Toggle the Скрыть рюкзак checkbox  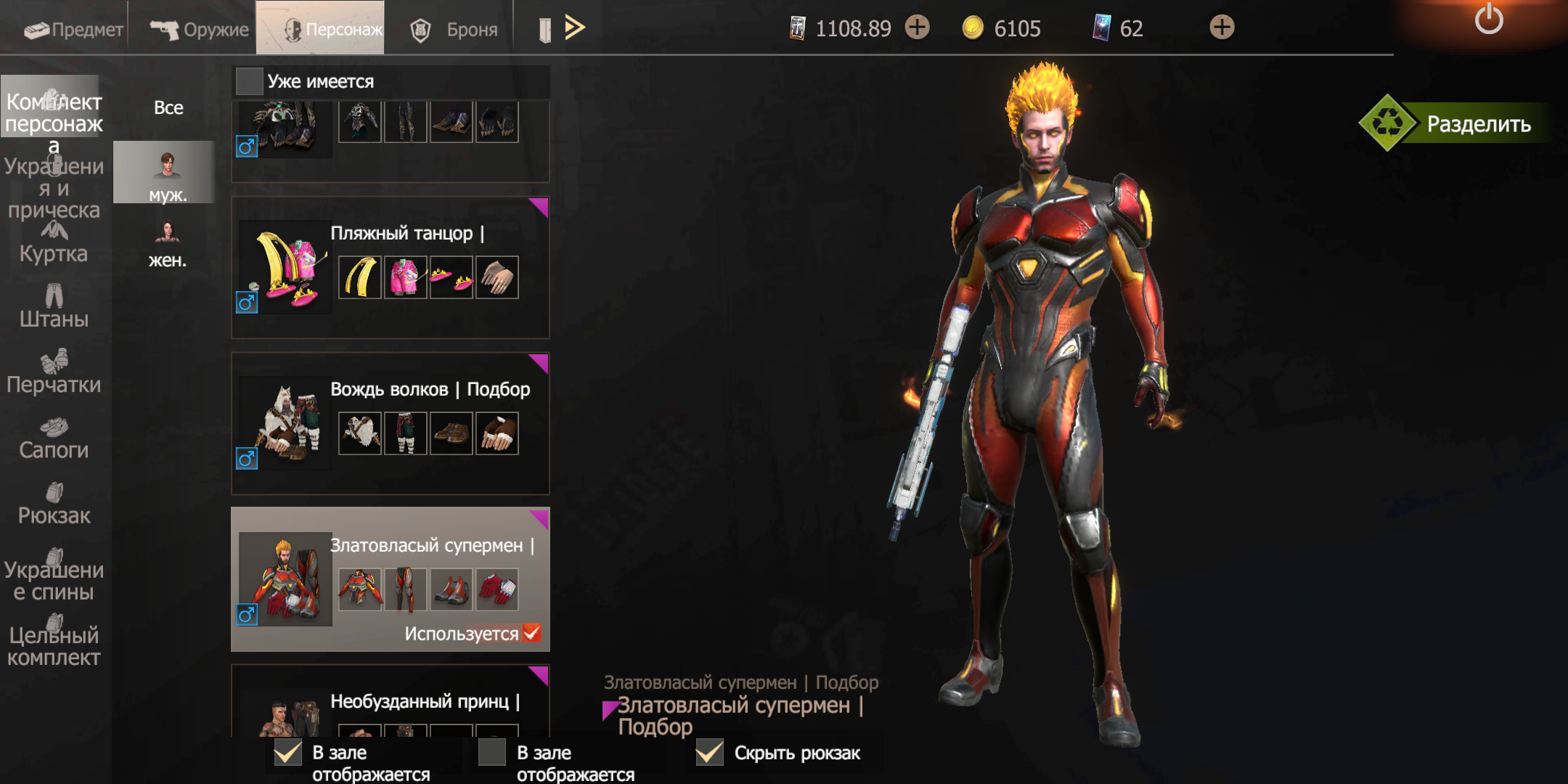(709, 753)
